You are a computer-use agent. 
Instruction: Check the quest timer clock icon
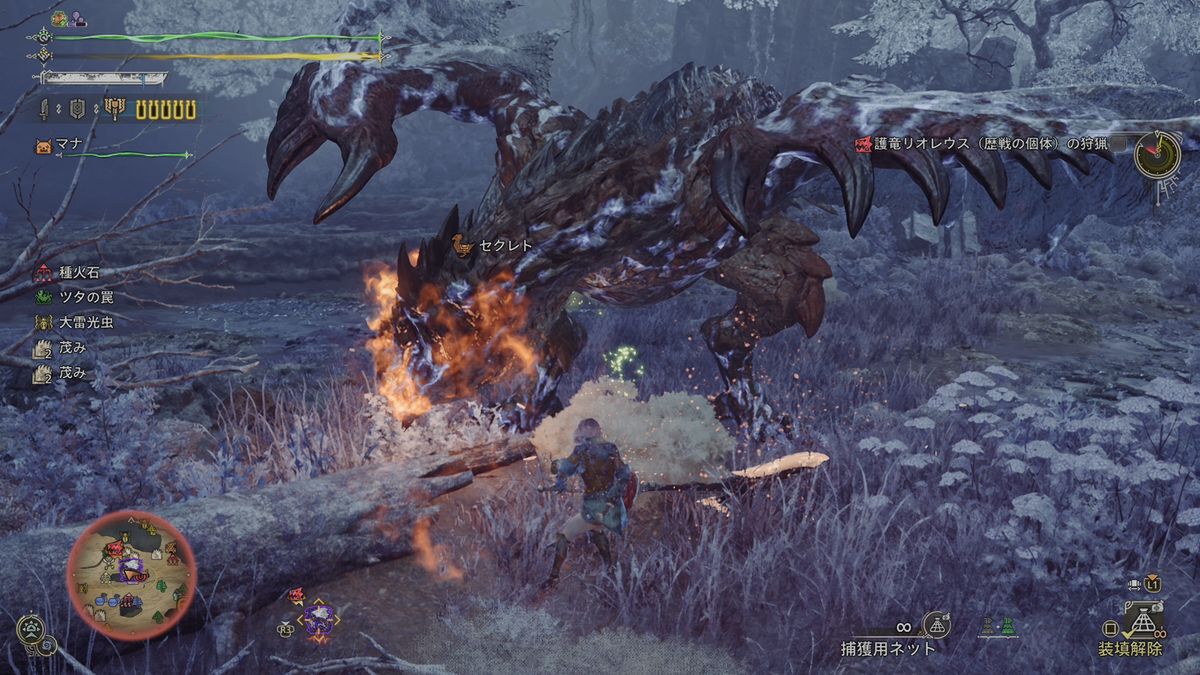[x=1157, y=154]
